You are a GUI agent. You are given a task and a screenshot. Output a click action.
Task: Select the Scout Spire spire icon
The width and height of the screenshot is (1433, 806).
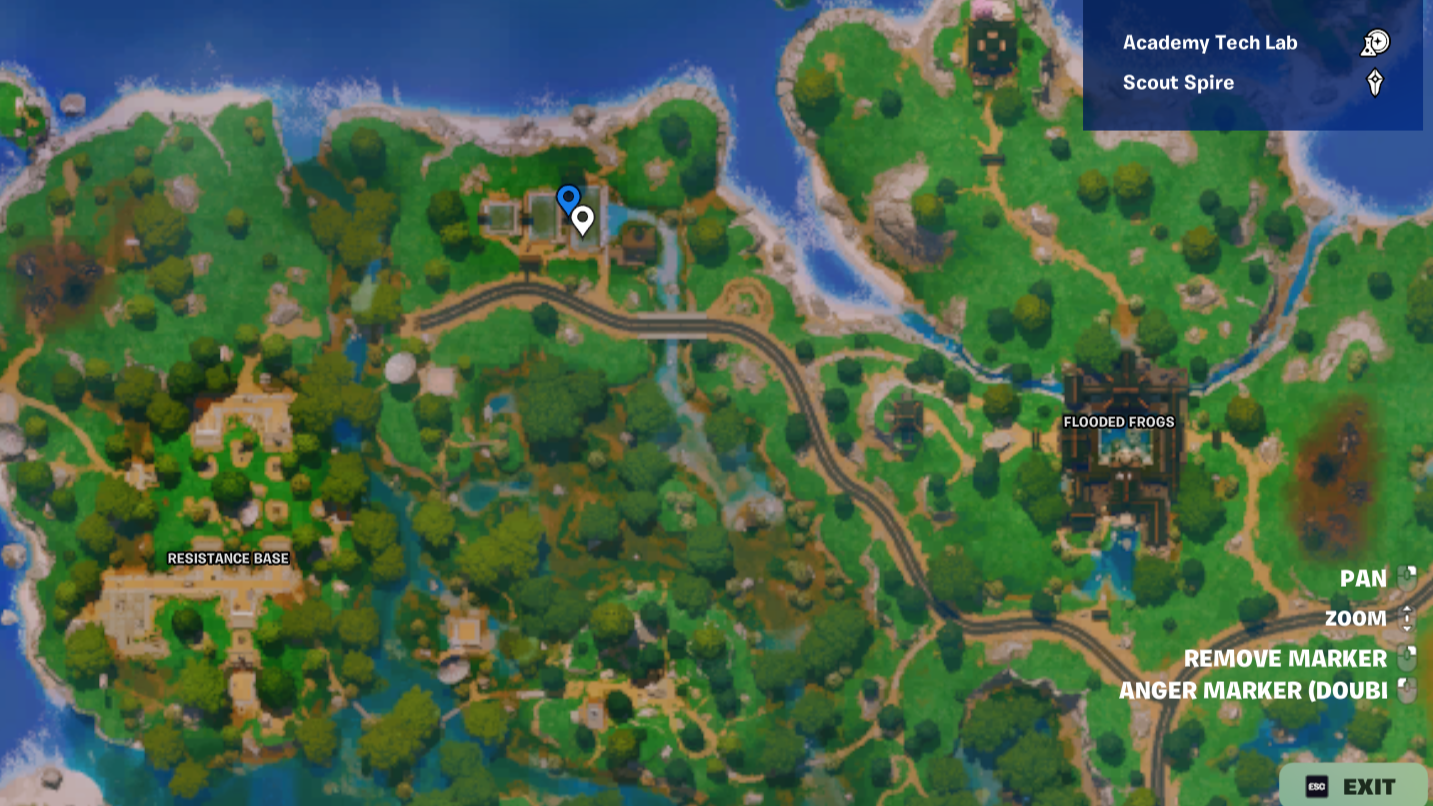(x=1376, y=82)
